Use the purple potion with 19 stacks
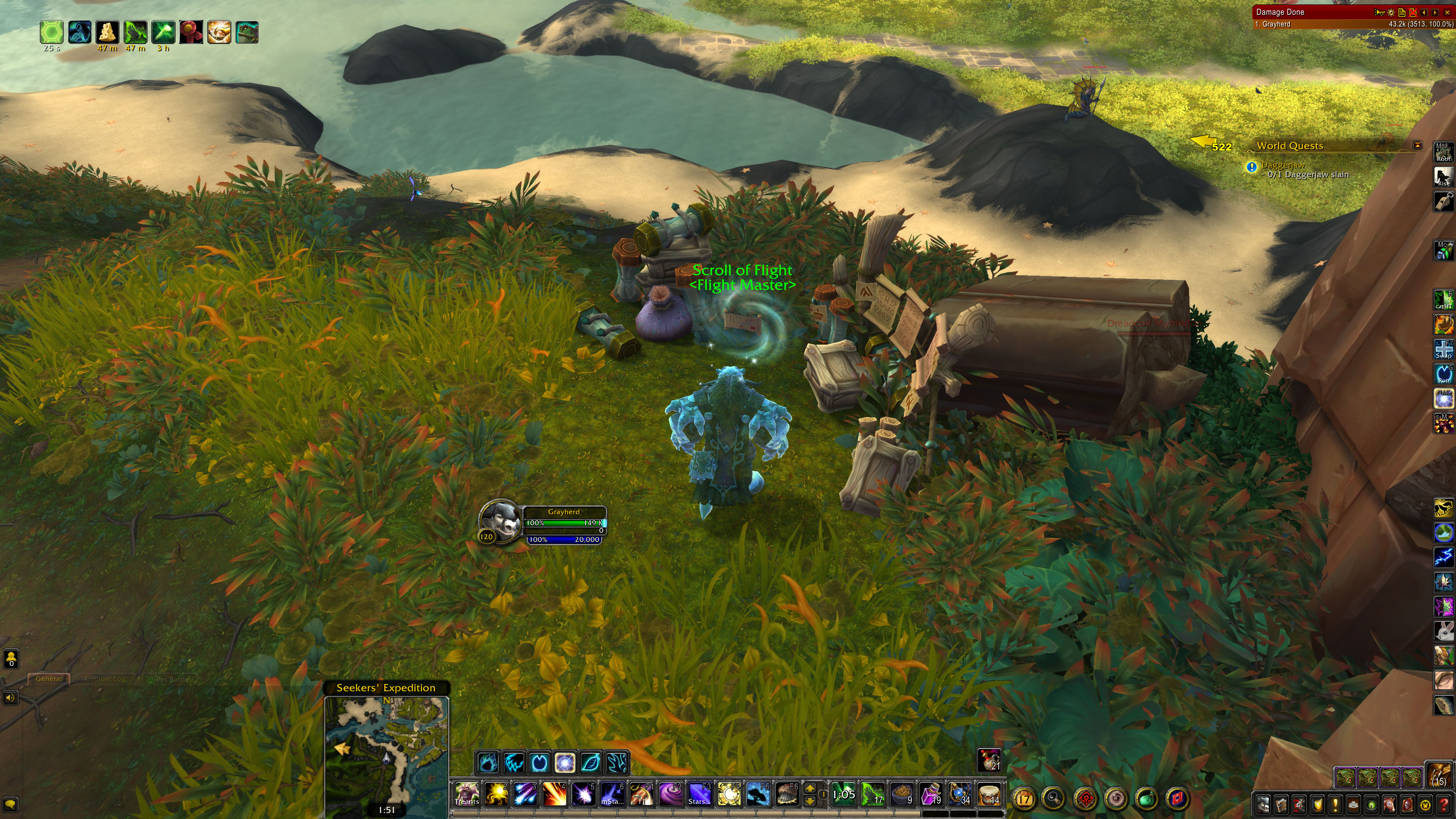 click(931, 794)
